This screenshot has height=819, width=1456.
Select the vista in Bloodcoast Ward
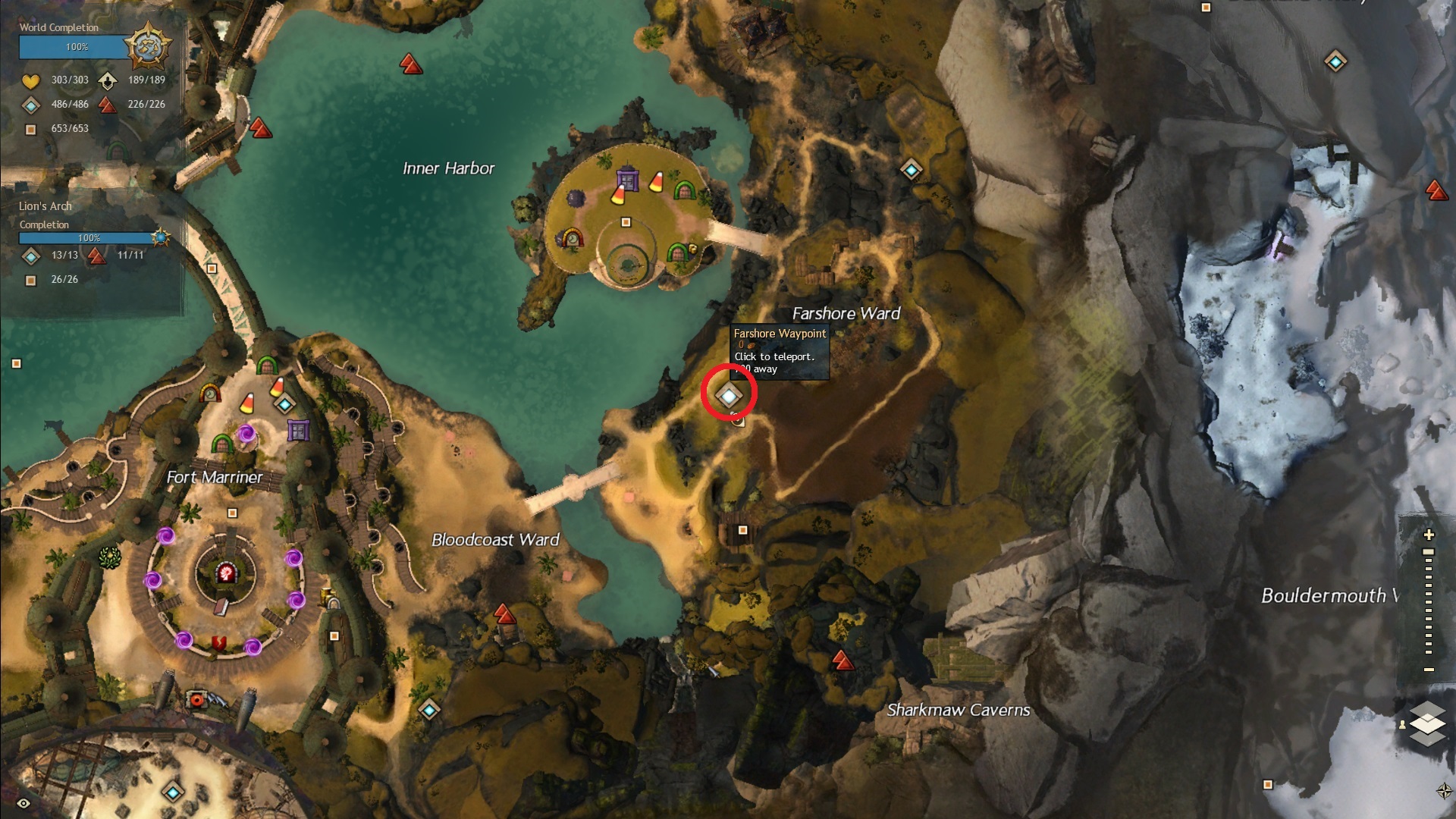pyautogui.click(x=504, y=613)
